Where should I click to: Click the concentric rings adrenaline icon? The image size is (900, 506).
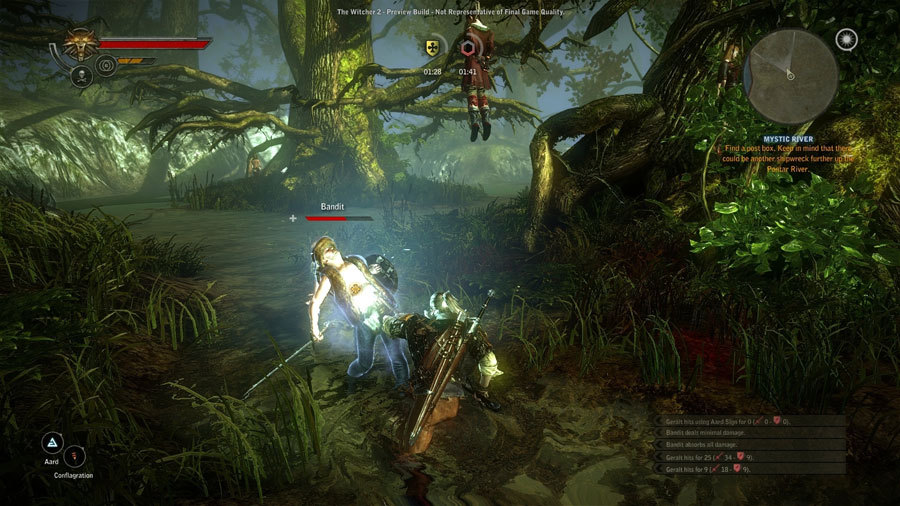tap(104, 66)
